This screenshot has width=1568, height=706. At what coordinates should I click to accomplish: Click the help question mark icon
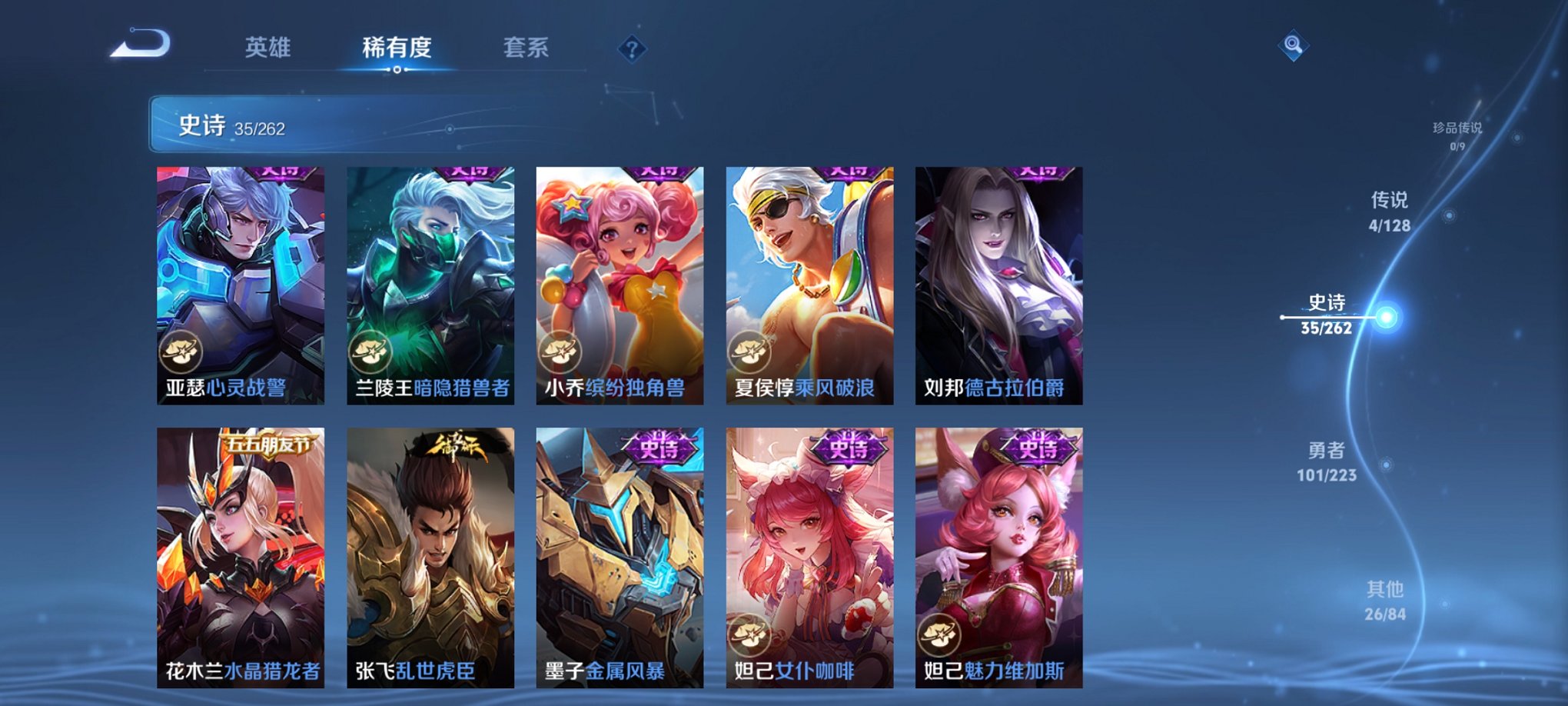tap(633, 51)
